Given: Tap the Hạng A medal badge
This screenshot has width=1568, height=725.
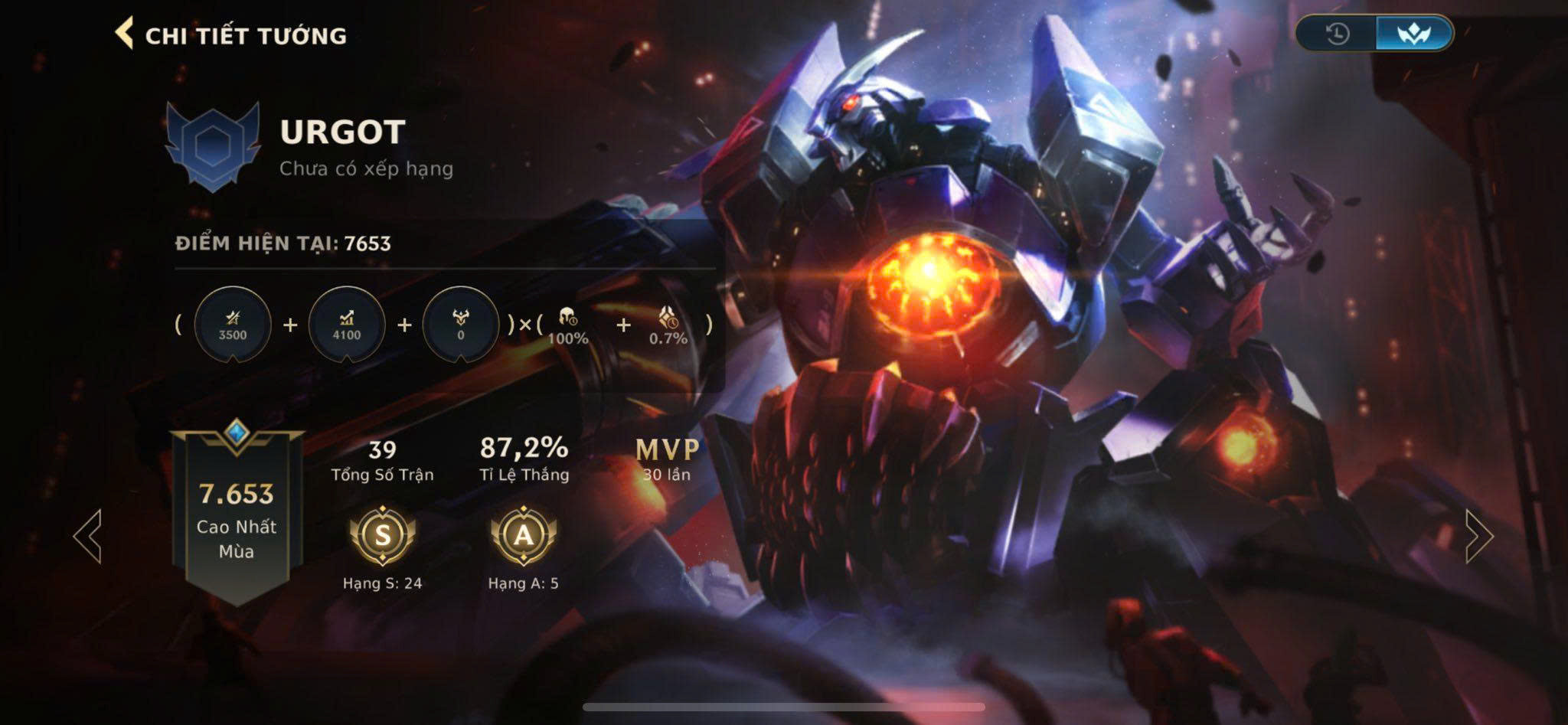Looking at the screenshot, I should [x=524, y=534].
